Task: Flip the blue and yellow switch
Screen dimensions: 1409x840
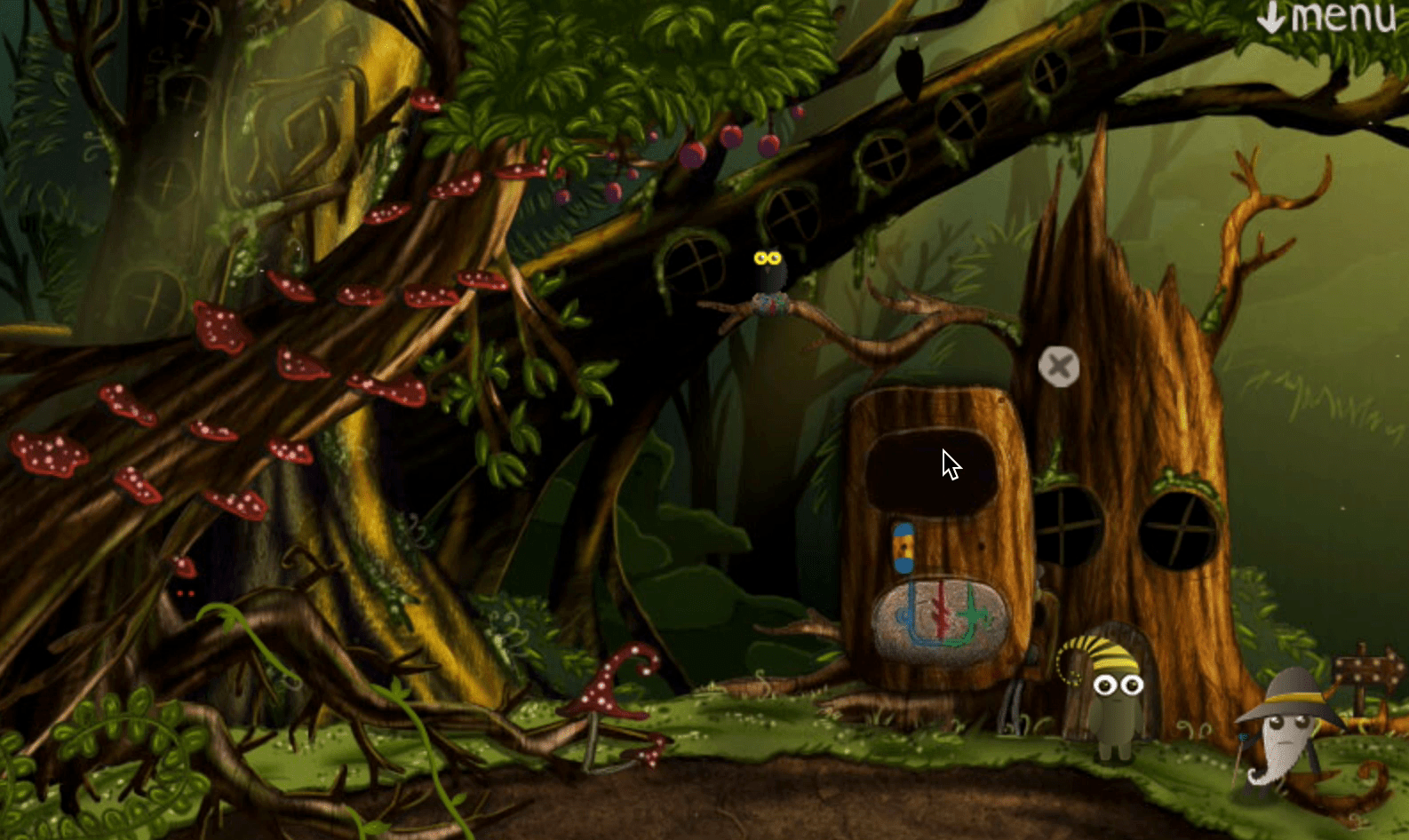Action: (904, 548)
